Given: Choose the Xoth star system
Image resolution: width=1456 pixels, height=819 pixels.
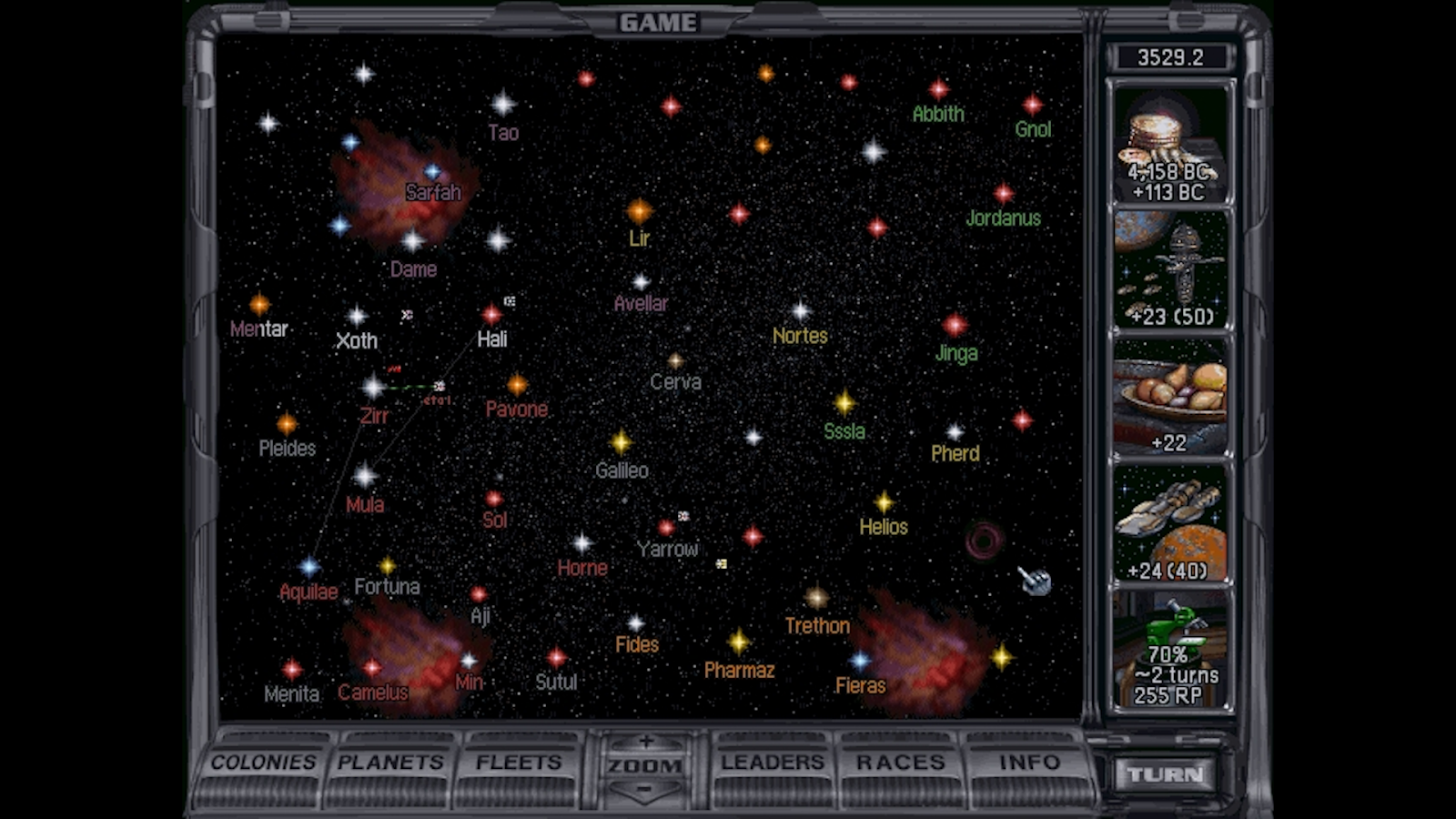Looking at the screenshot, I should 357,317.
